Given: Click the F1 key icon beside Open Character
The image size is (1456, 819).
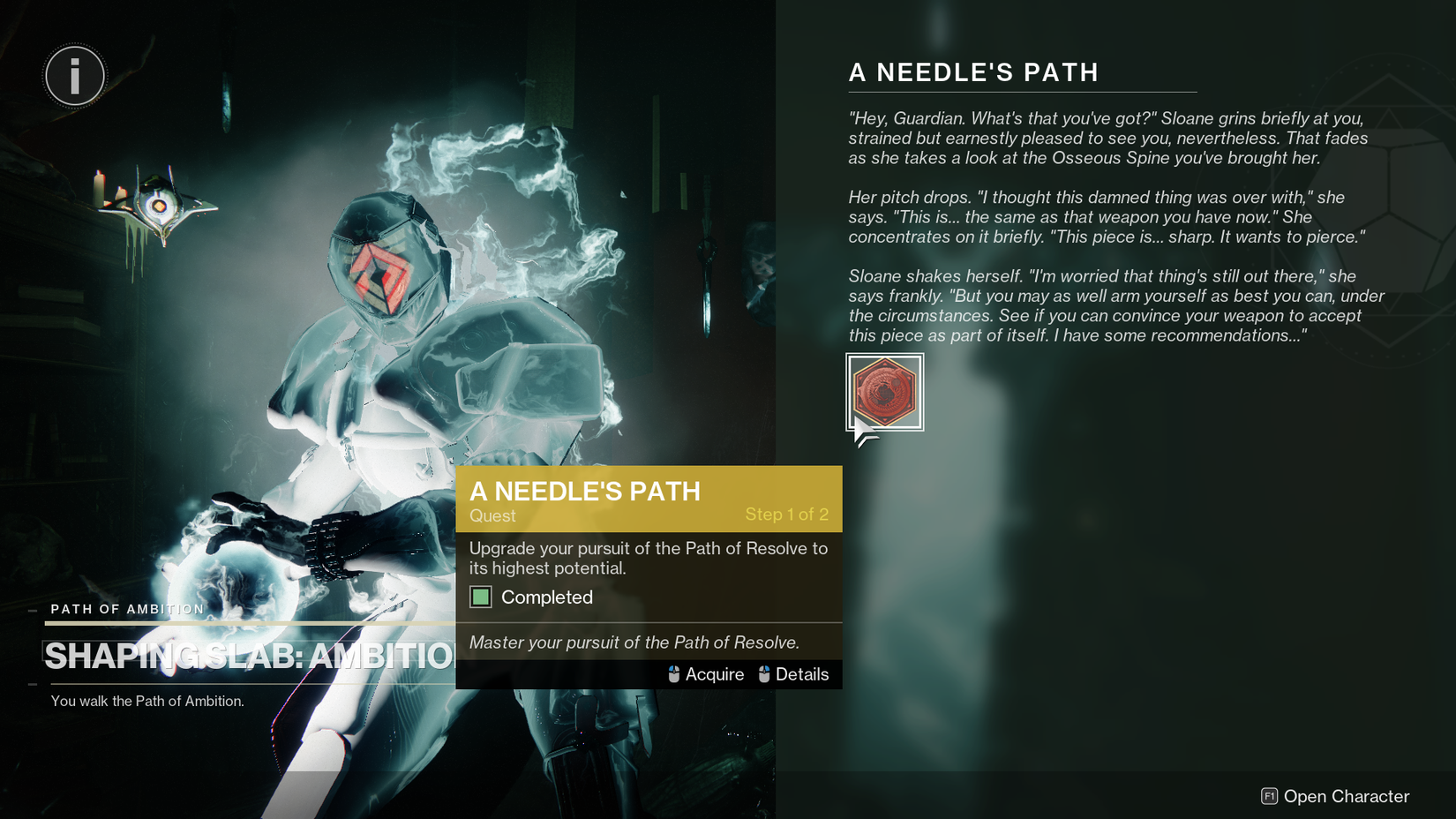Looking at the screenshot, I should point(1268,796).
